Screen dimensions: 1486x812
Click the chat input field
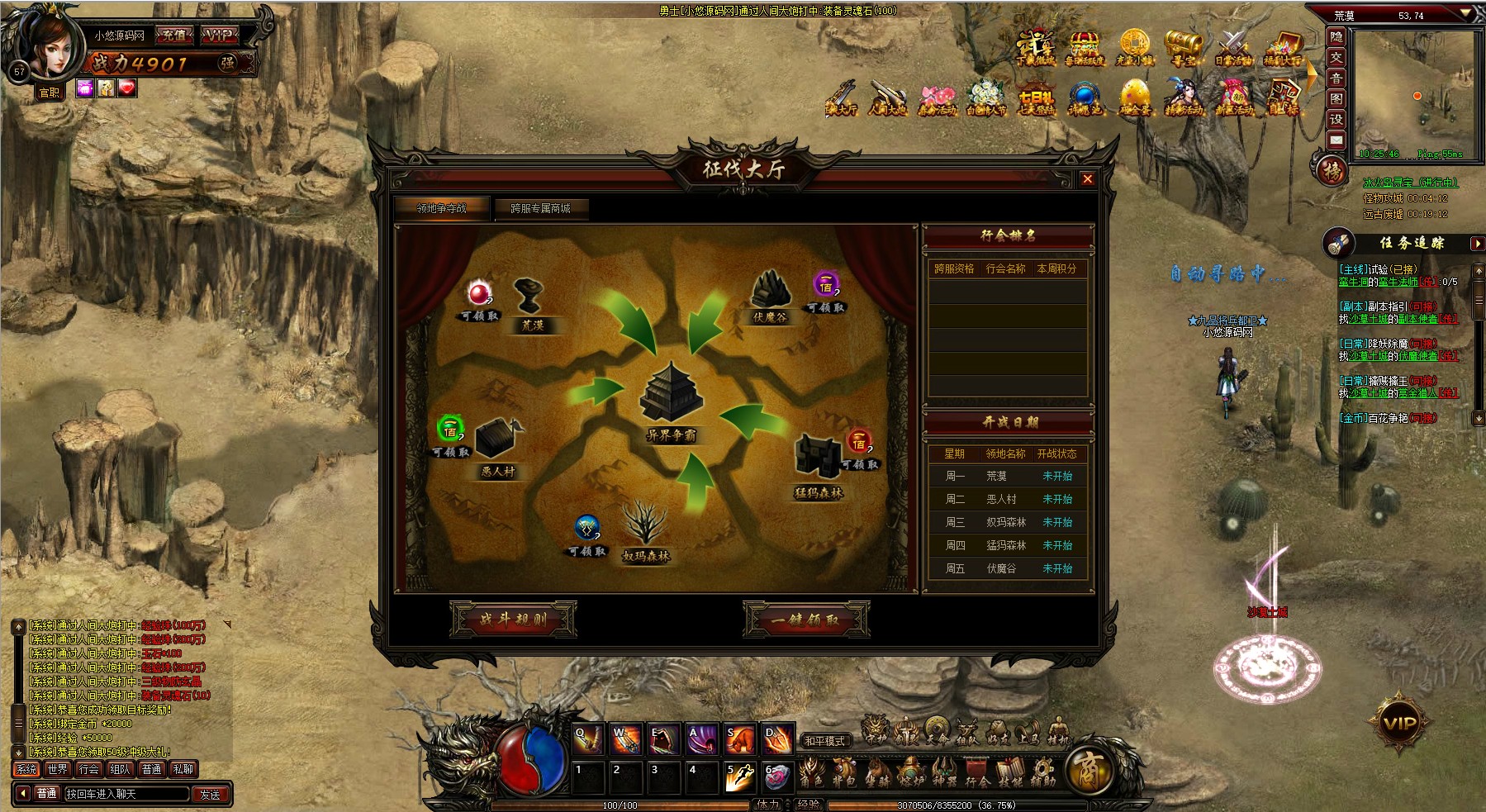pyautogui.click(x=126, y=794)
